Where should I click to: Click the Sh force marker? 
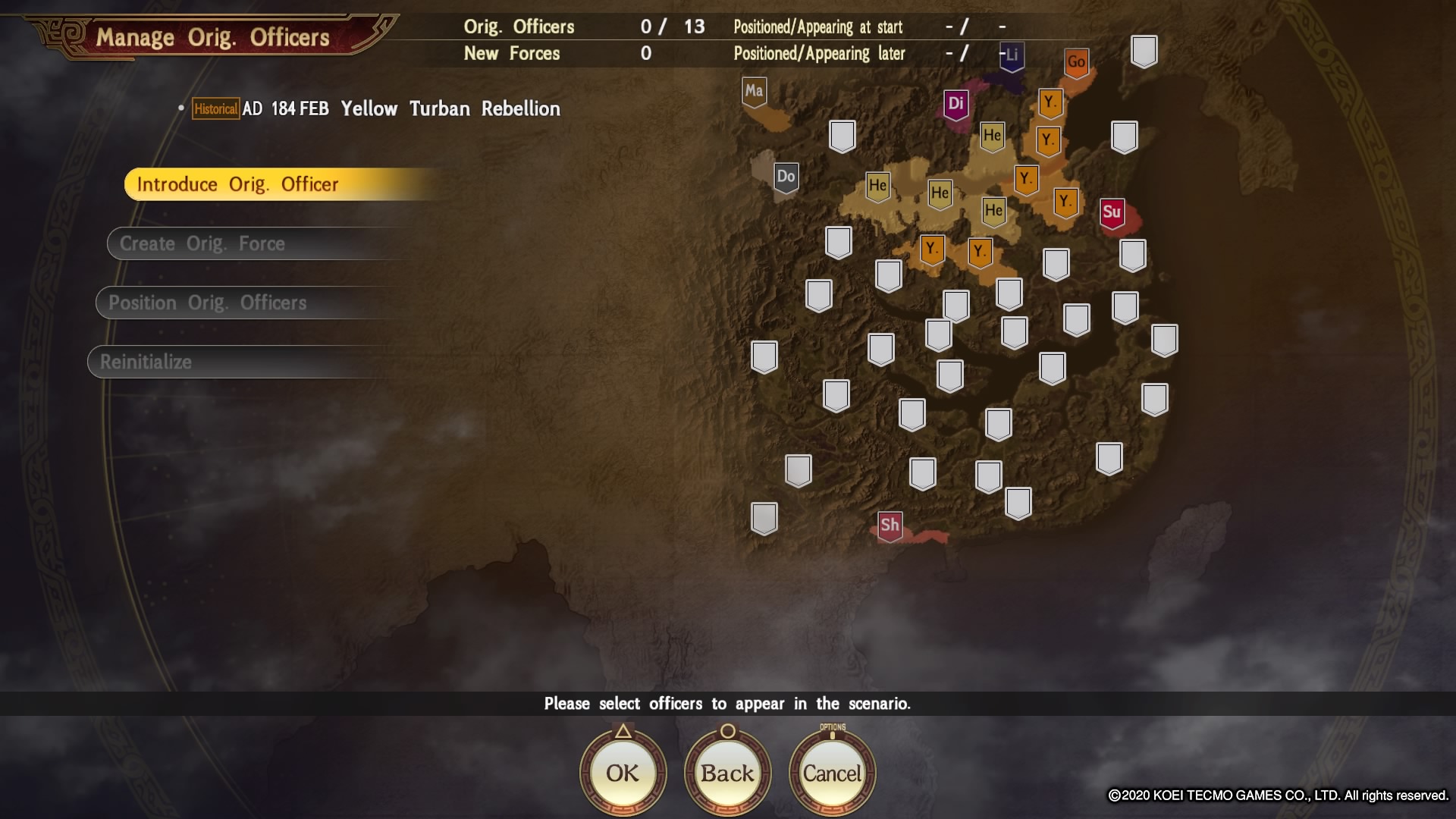(x=890, y=525)
